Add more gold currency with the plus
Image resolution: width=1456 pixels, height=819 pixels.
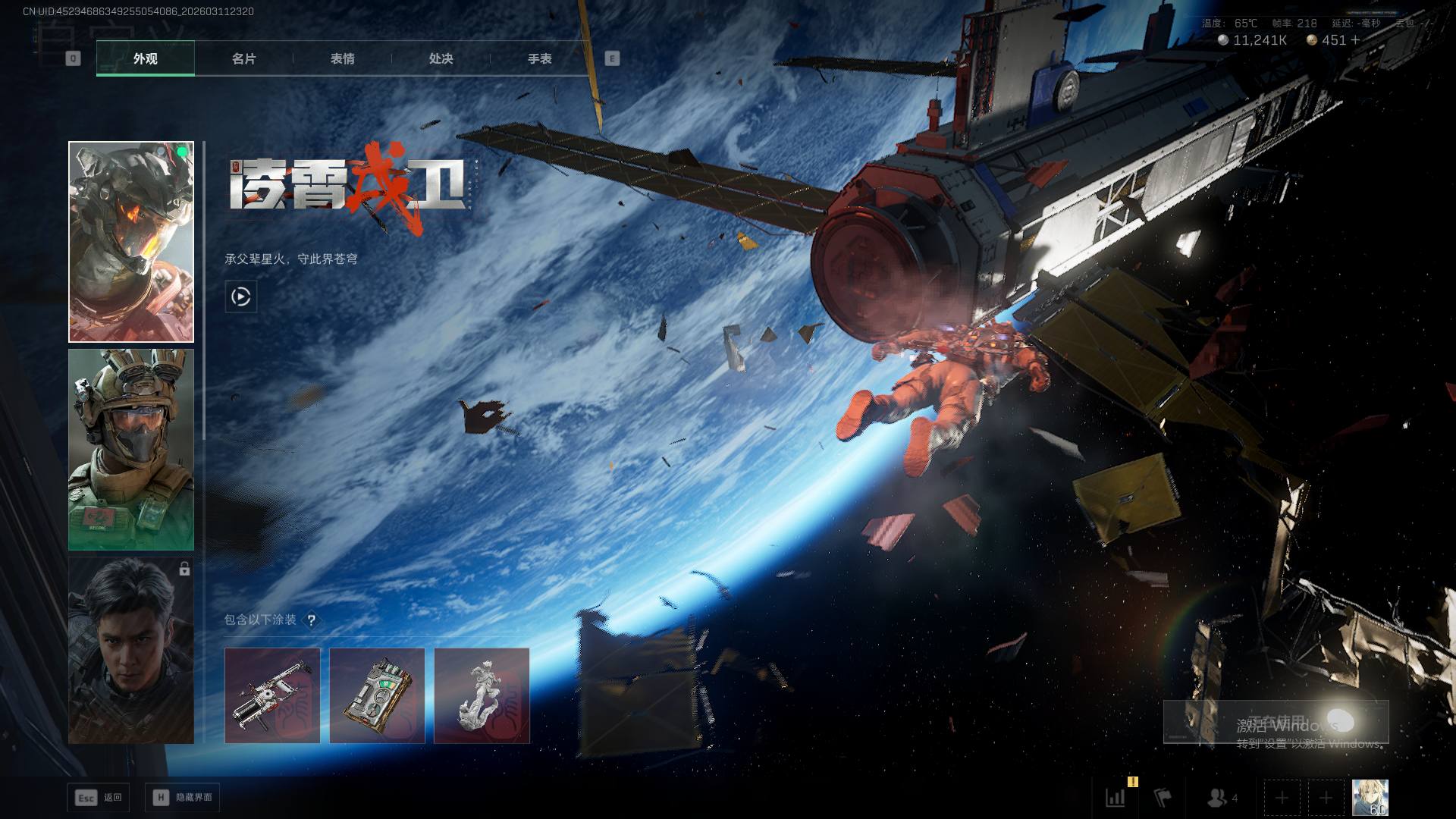point(1355,40)
